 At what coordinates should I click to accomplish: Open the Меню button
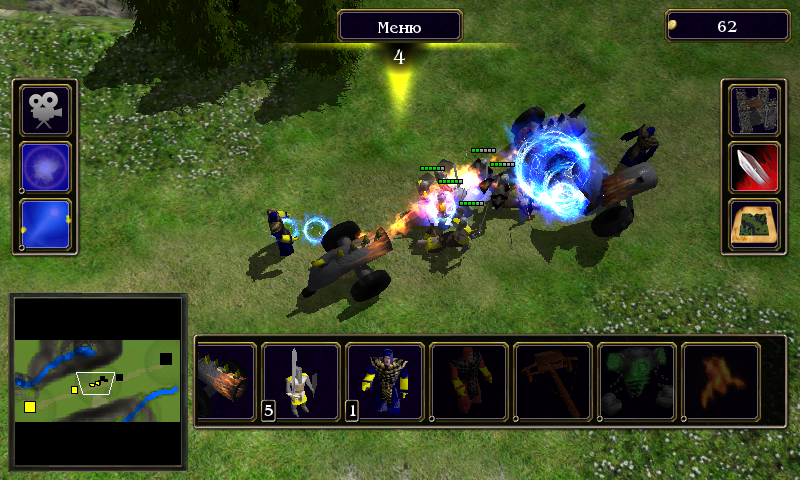400,26
